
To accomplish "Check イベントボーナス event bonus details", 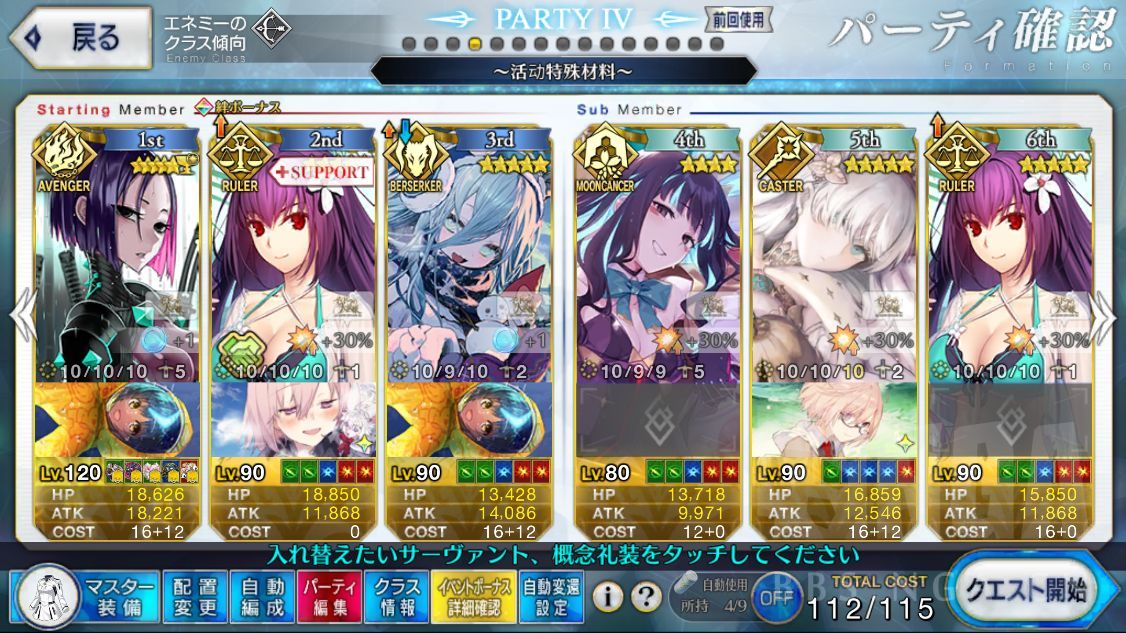I will tap(474, 595).
